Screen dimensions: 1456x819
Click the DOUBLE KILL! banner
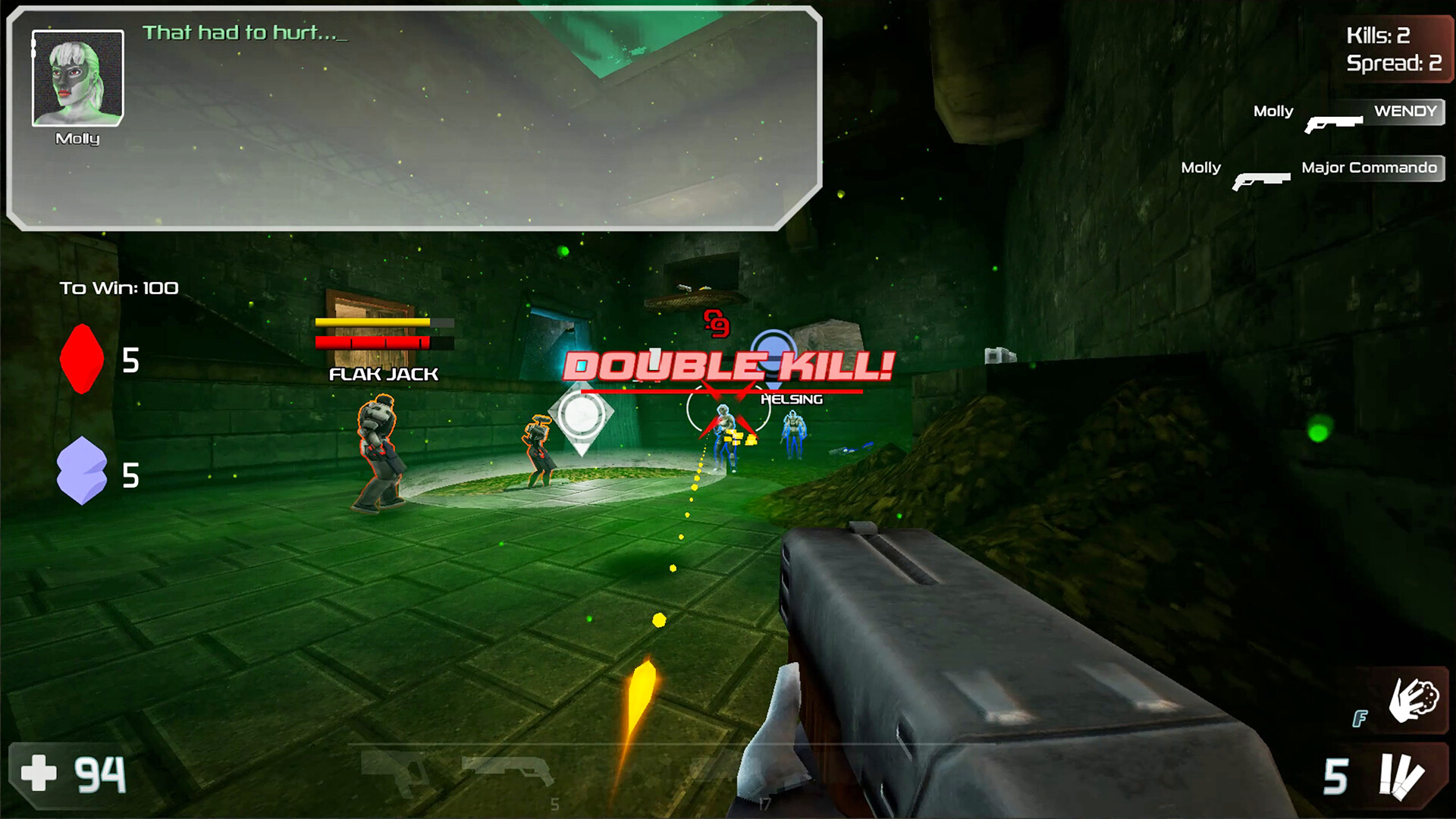(728, 367)
